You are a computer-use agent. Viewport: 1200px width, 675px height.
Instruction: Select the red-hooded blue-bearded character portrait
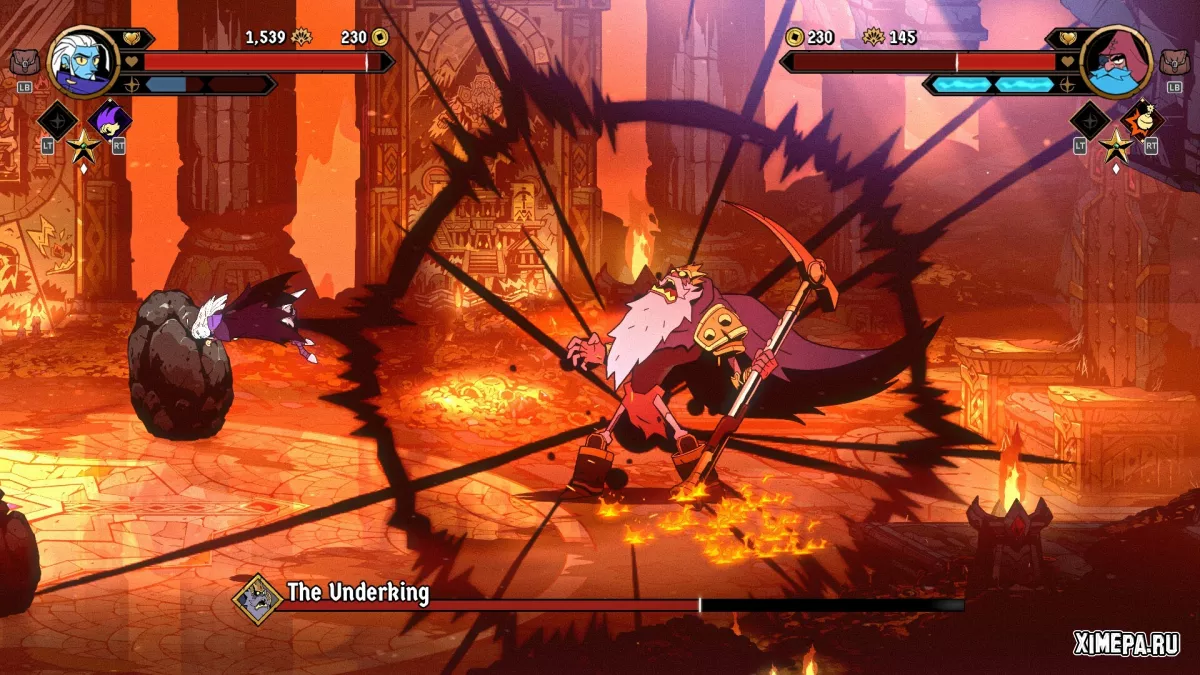point(1117,62)
